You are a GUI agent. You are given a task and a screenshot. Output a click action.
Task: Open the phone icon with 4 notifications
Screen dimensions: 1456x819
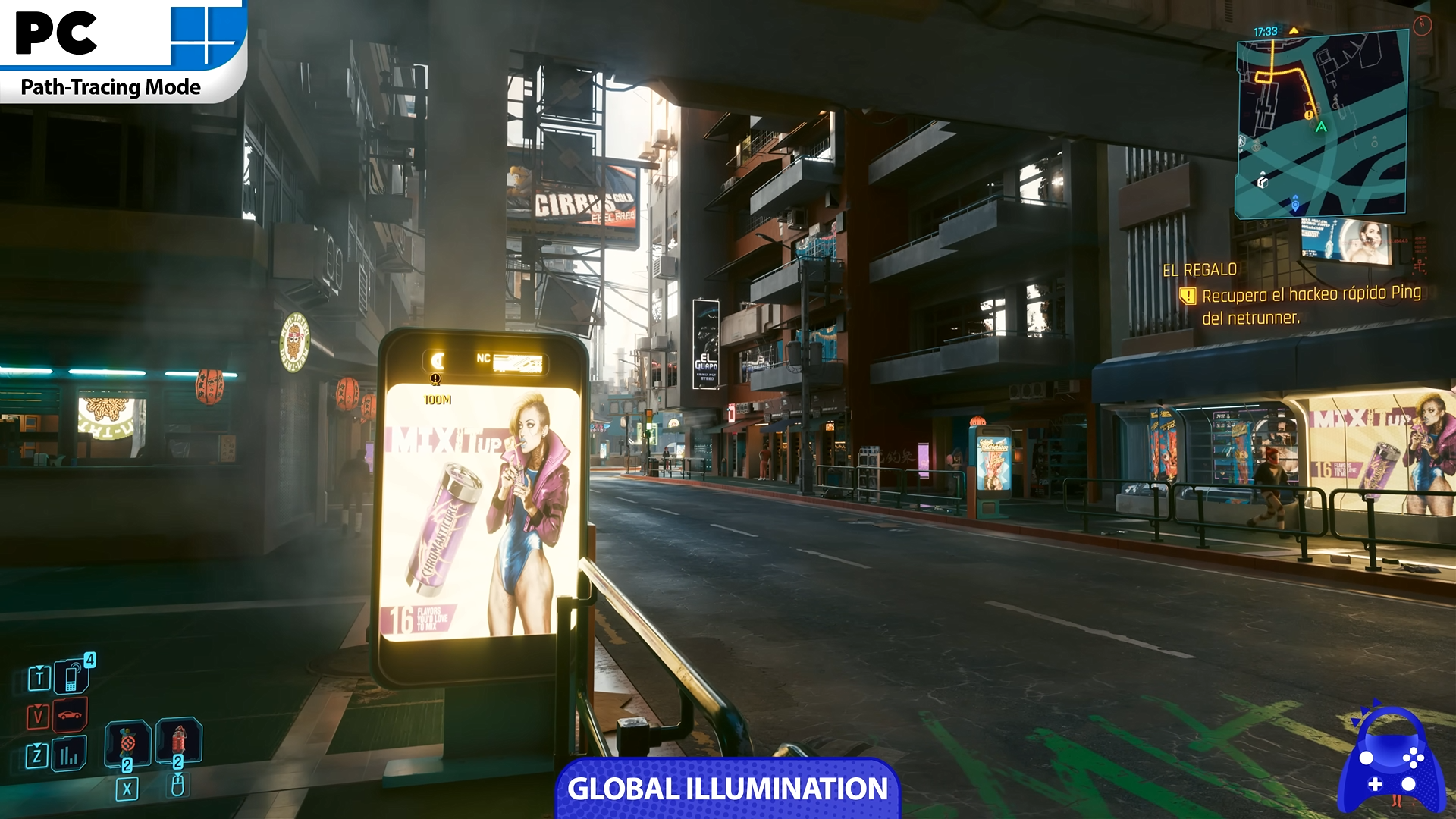click(x=72, y=676)
